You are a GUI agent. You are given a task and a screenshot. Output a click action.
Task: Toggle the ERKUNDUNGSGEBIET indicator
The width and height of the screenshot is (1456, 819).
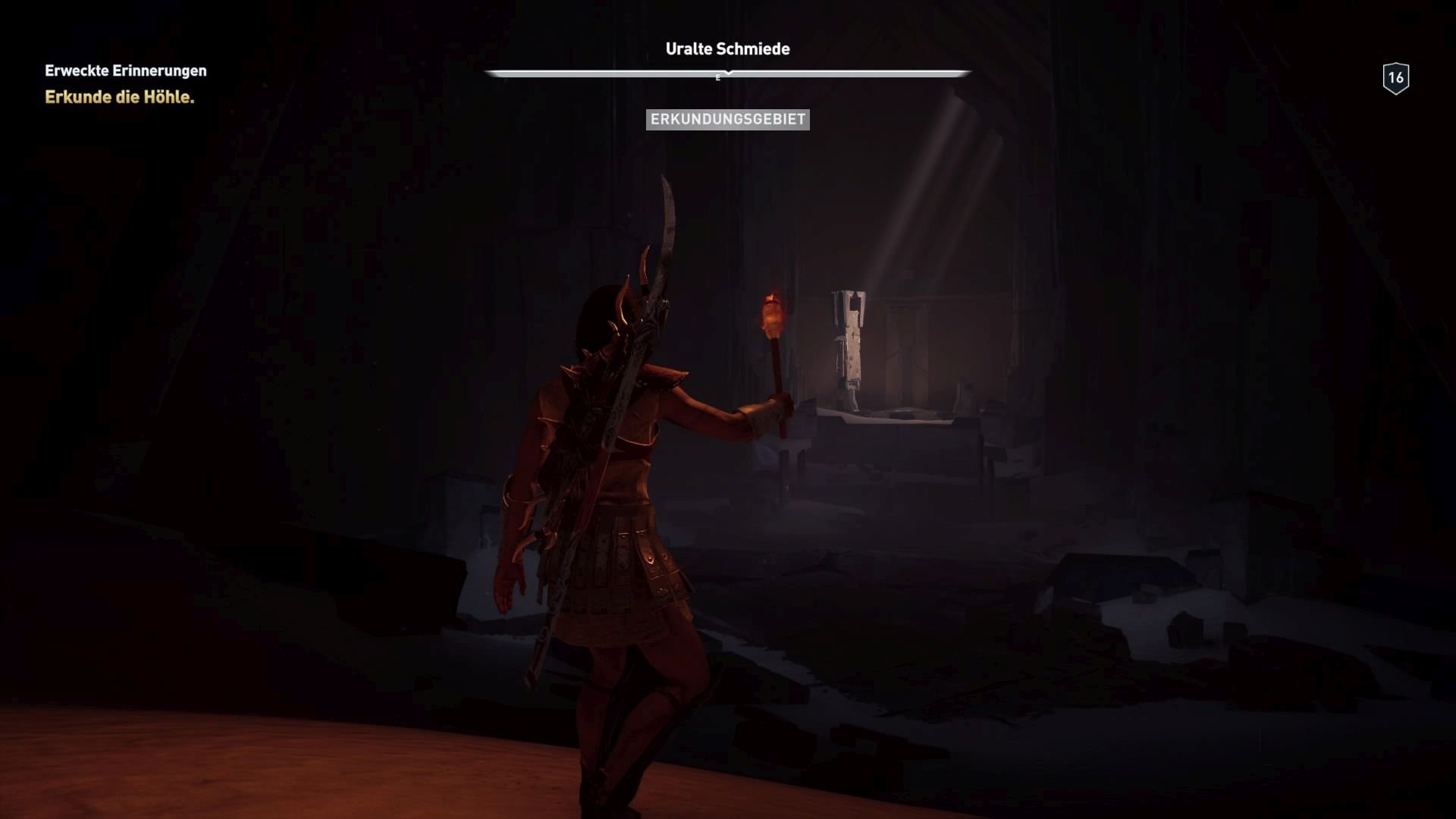coord(728,119)
